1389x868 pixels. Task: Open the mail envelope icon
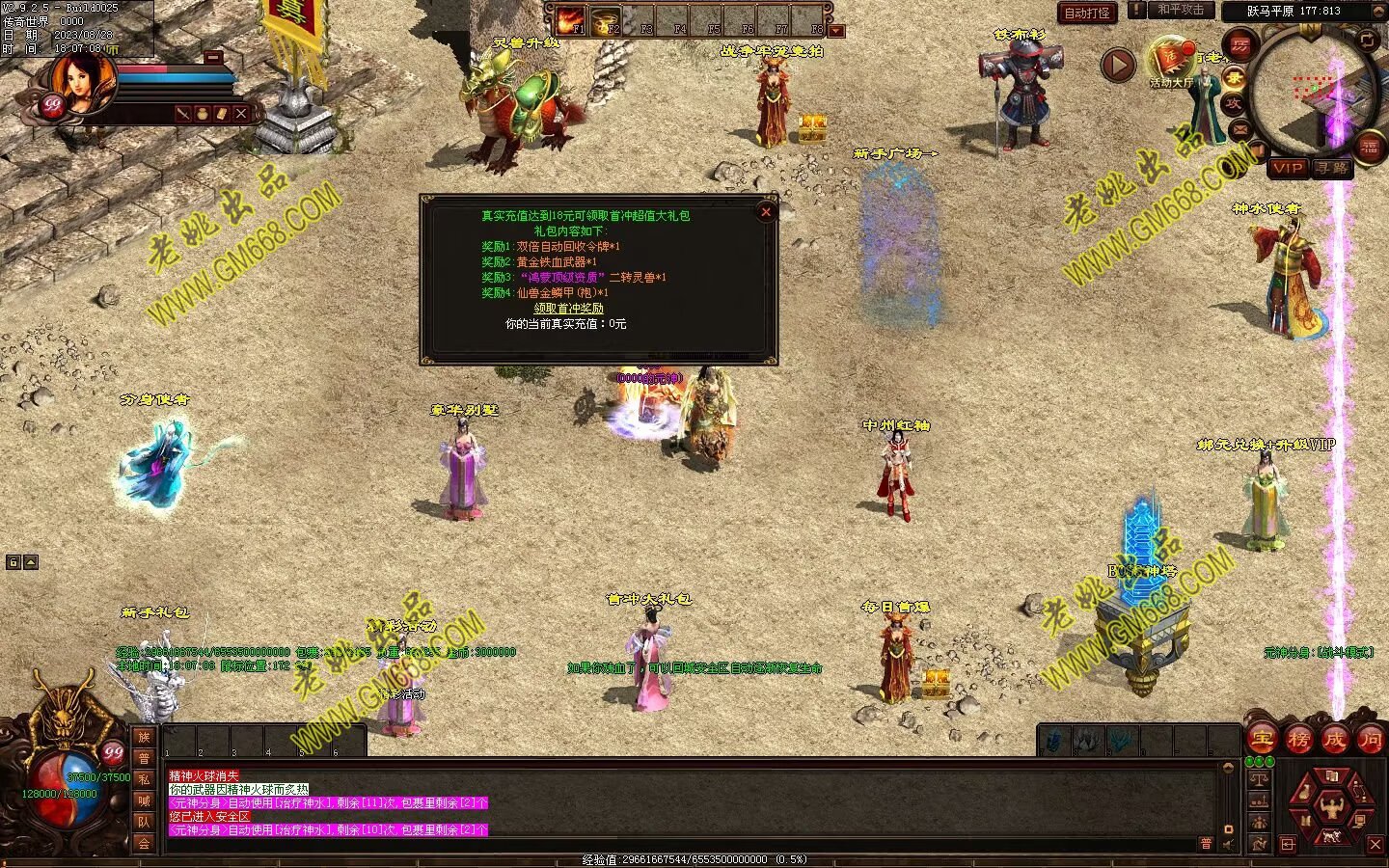coord(1240,128)
